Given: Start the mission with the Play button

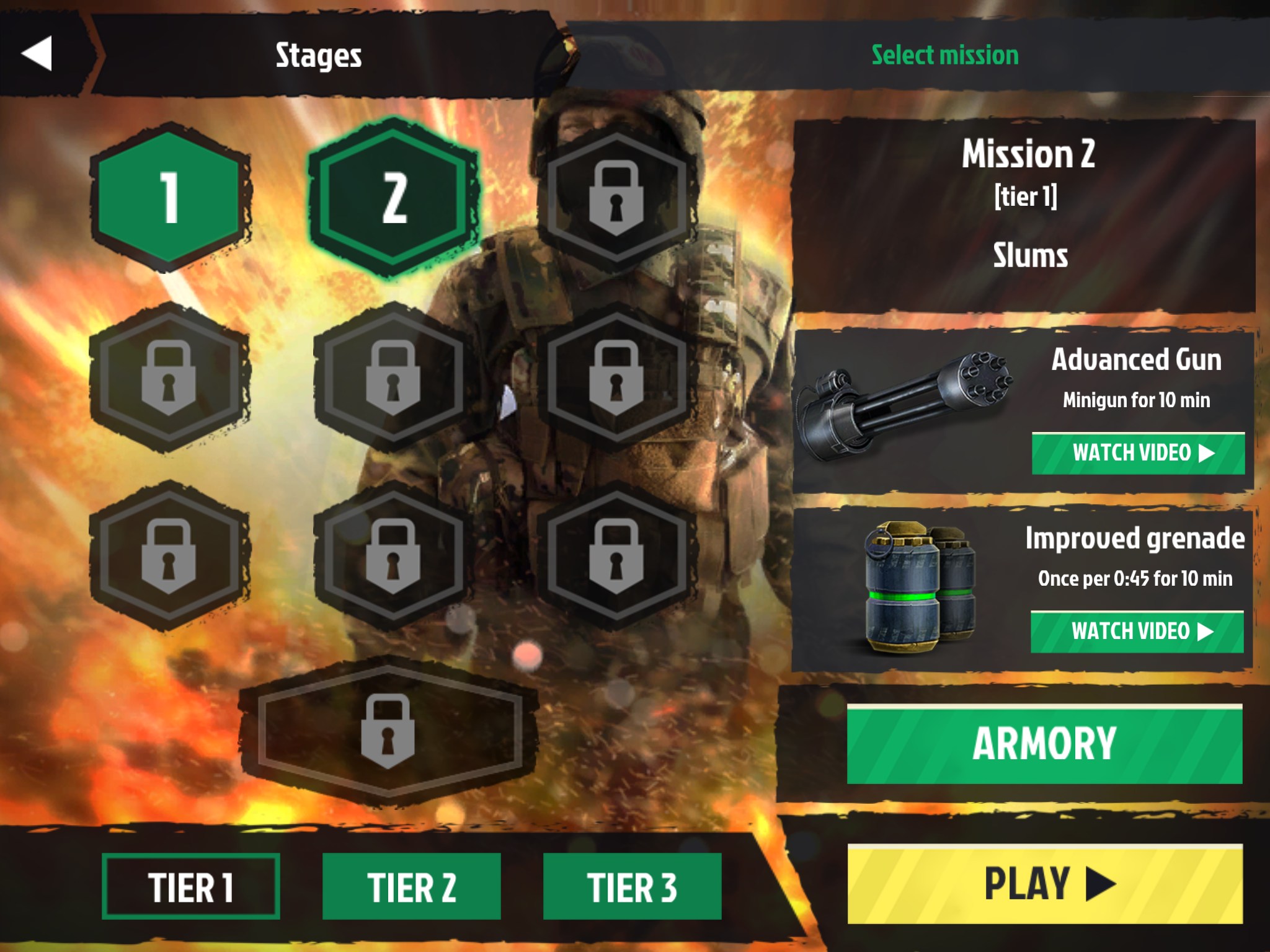Looking at the screenshot, I should [1044, 884].
